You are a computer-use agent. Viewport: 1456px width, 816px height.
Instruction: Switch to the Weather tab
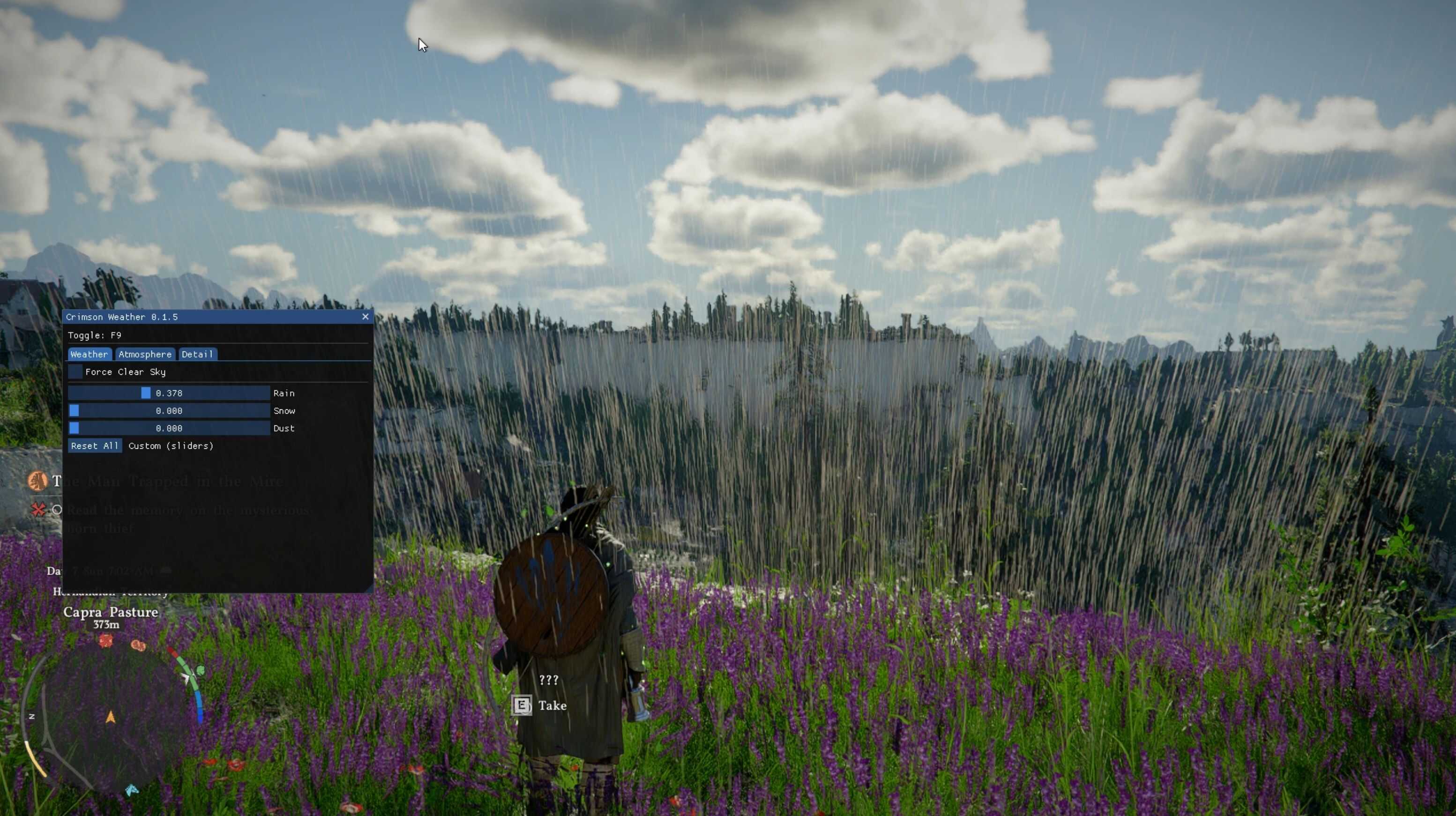tap(89, 354)
